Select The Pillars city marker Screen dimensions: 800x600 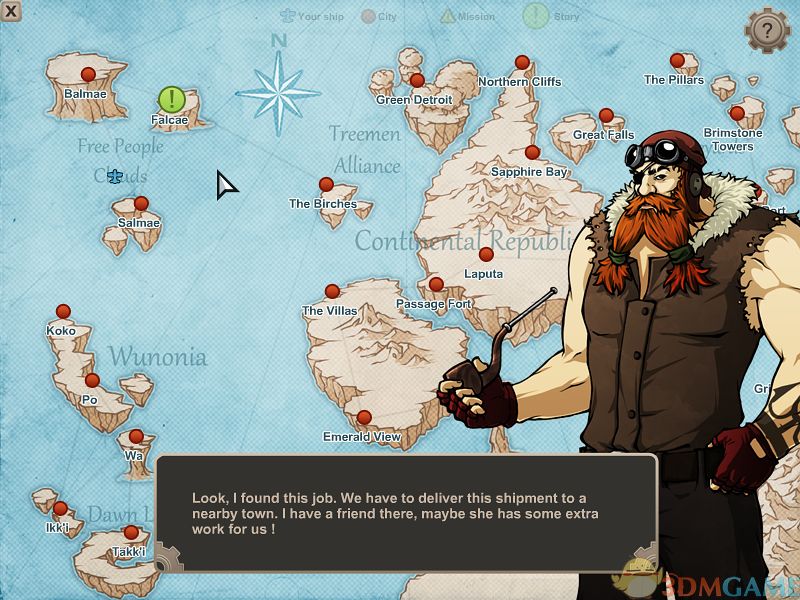click(x=677, y=61)
